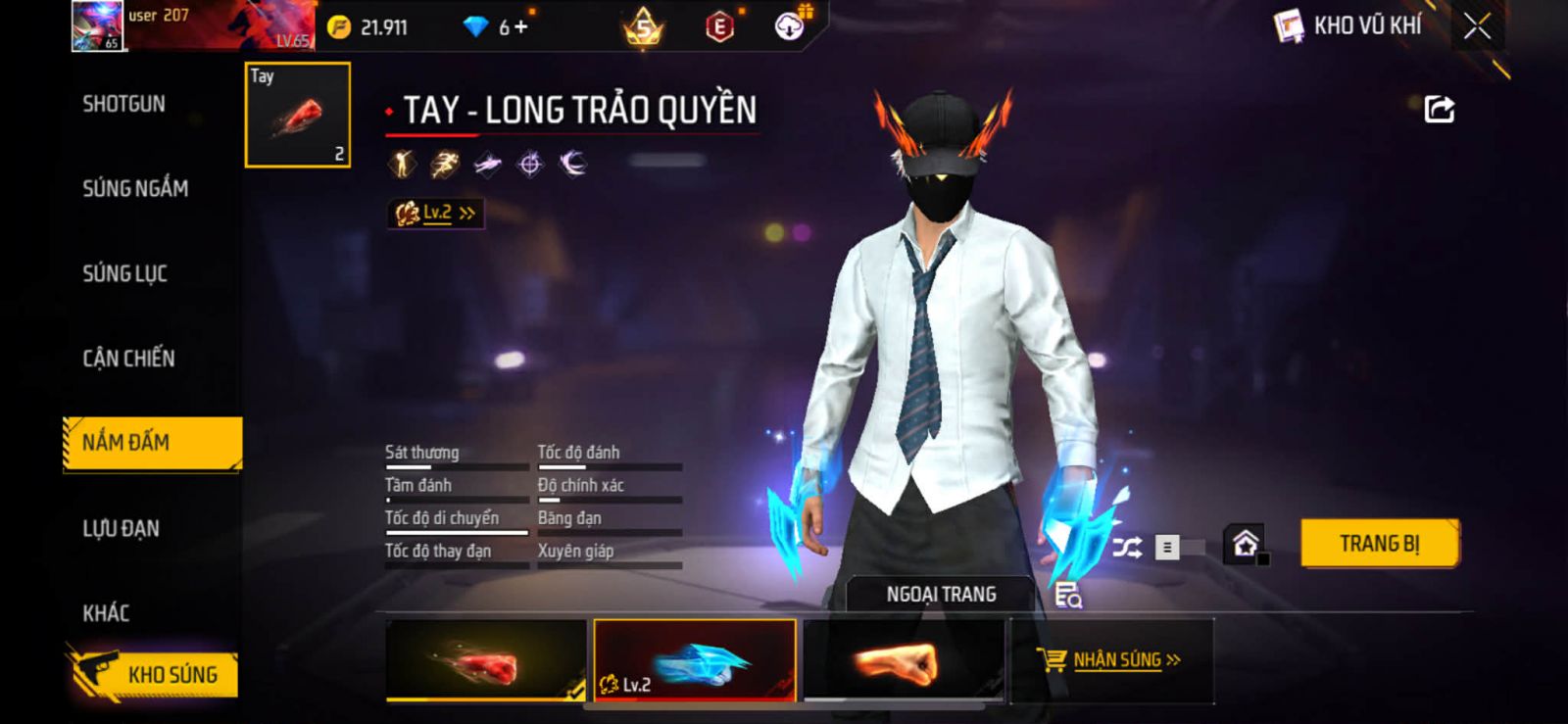
Task: Toggle the shuffle random skin icon
Action: pos(1127,547)
